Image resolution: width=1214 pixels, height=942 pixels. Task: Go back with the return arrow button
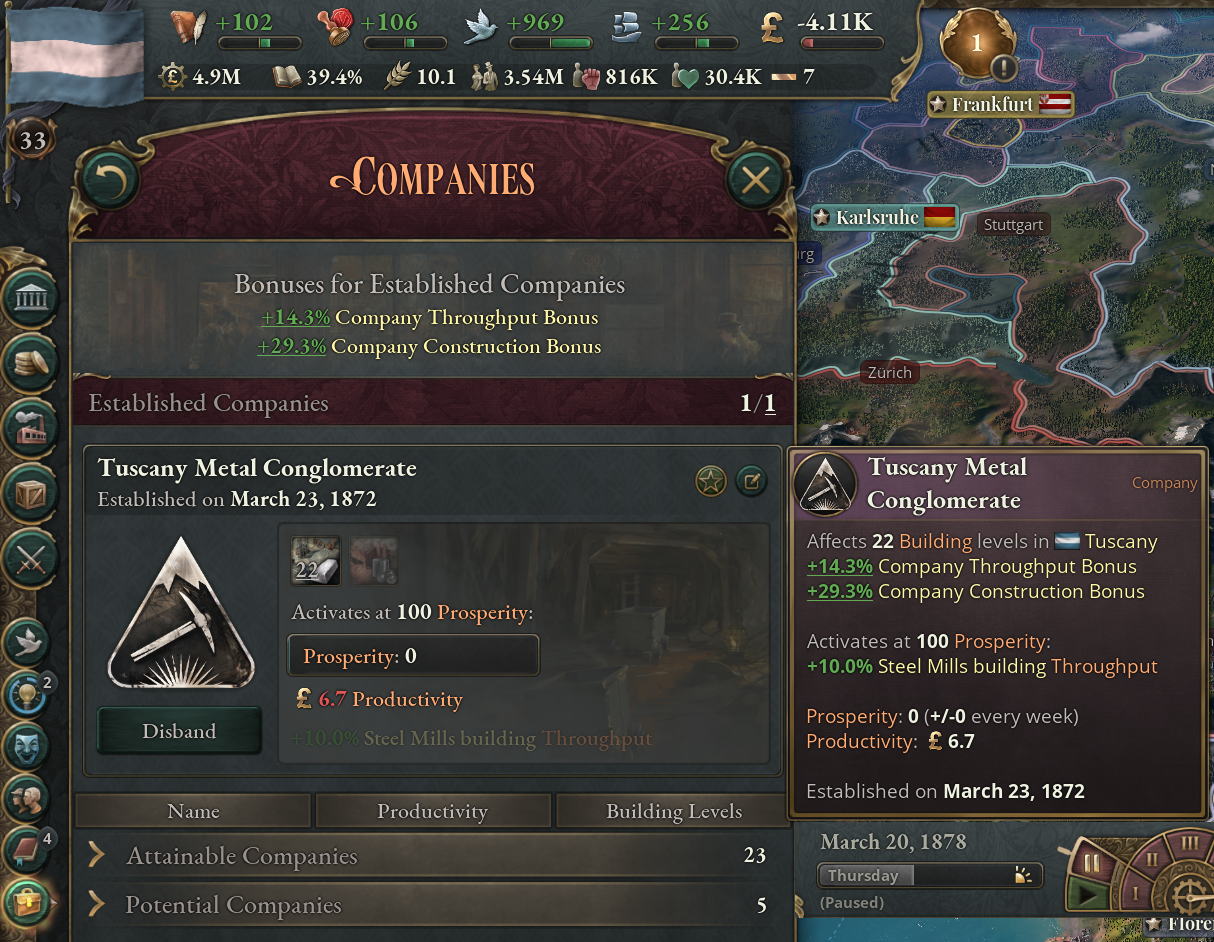(x=108, y=179)
